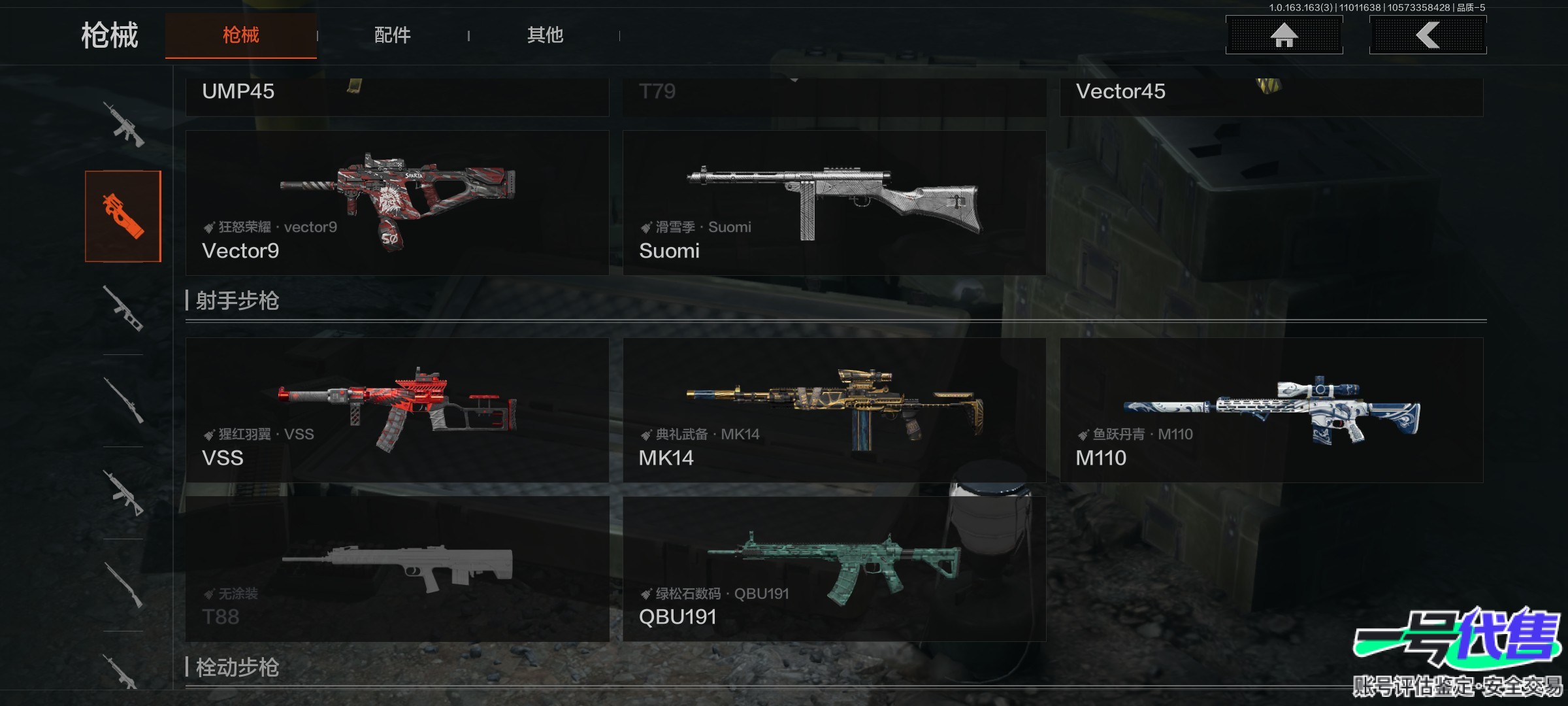This screenshot has width=1568, height=706.
Task: Switch to the 枪械 tab
Action: tap(240, 35)
